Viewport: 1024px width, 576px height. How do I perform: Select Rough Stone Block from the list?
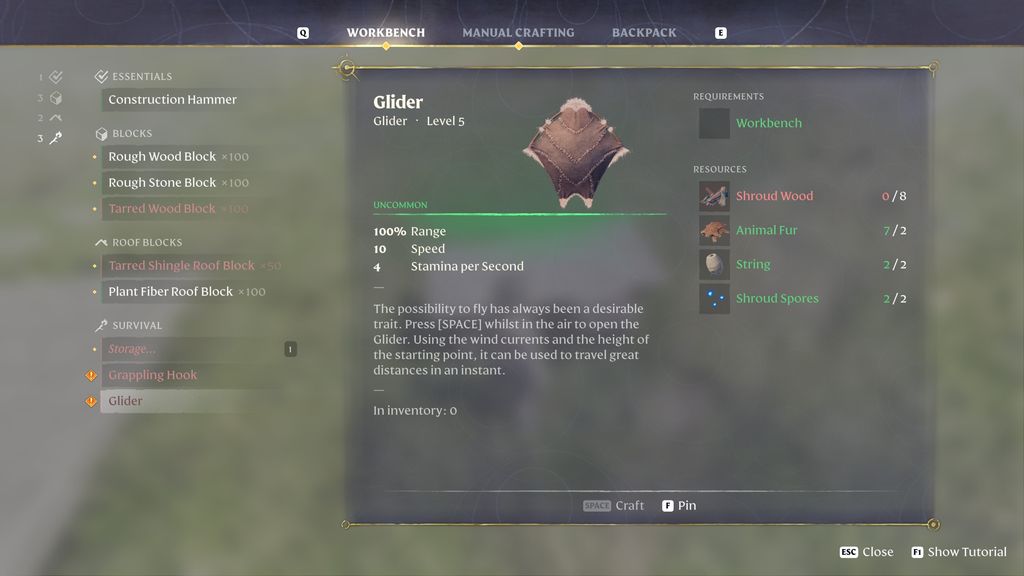[162, 183]
